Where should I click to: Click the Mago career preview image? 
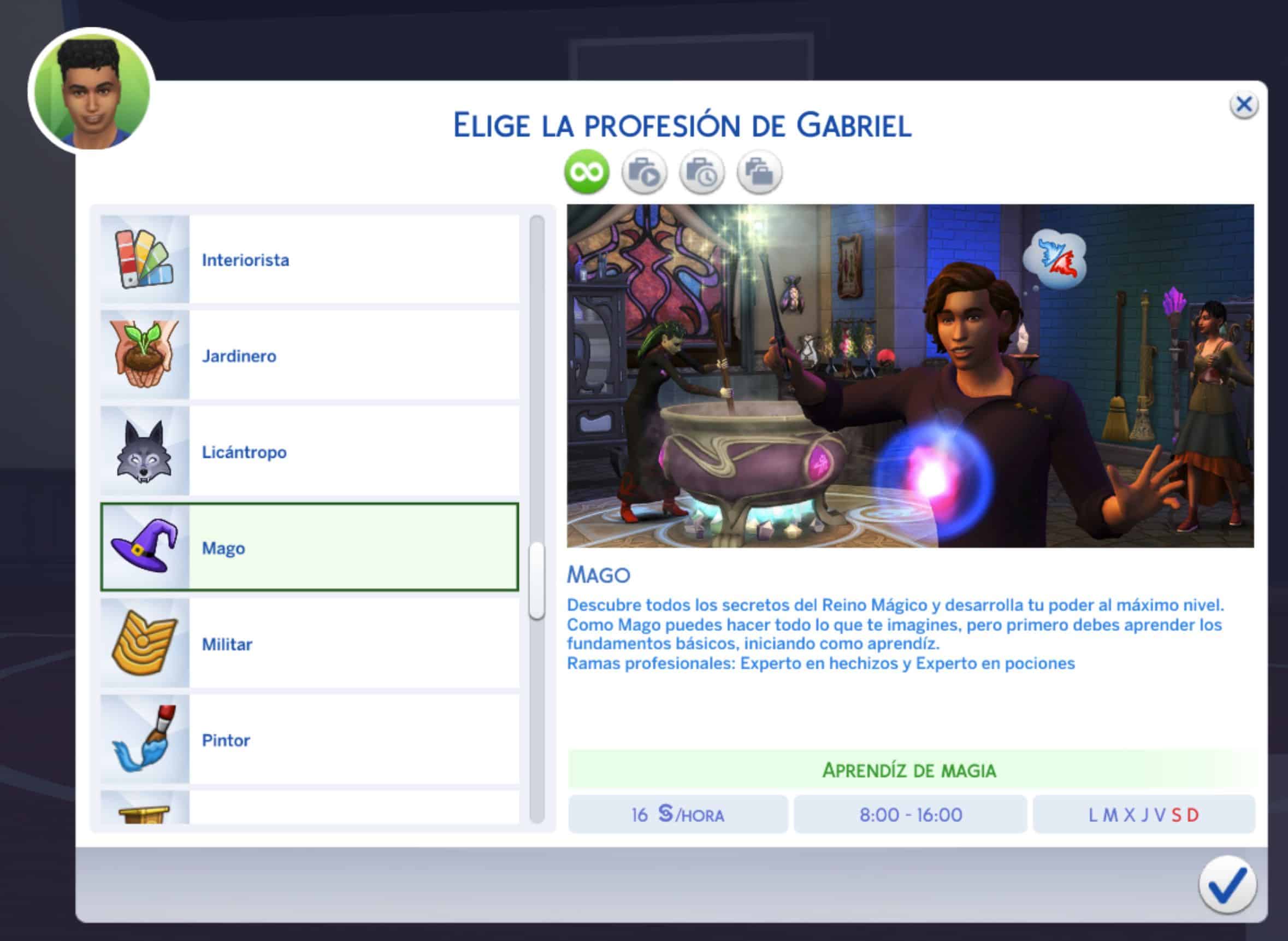[910, 376]
